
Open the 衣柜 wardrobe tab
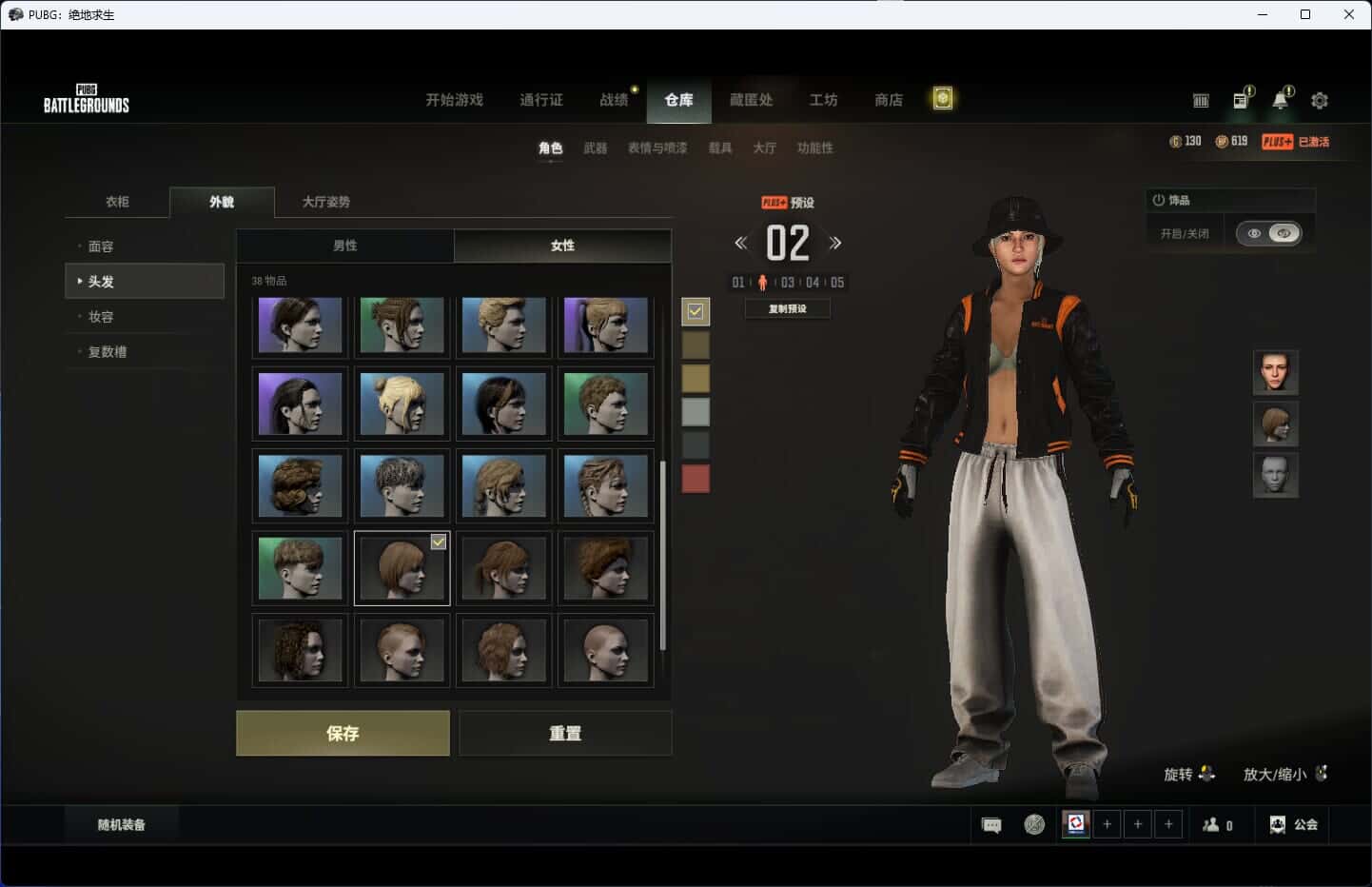click(117, 202)
